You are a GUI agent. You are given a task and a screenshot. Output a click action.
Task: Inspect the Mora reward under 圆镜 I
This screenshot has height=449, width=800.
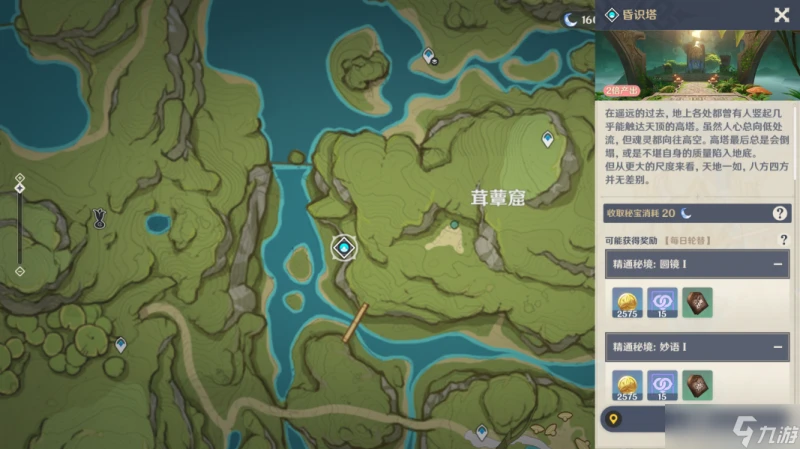pos(628,301)
